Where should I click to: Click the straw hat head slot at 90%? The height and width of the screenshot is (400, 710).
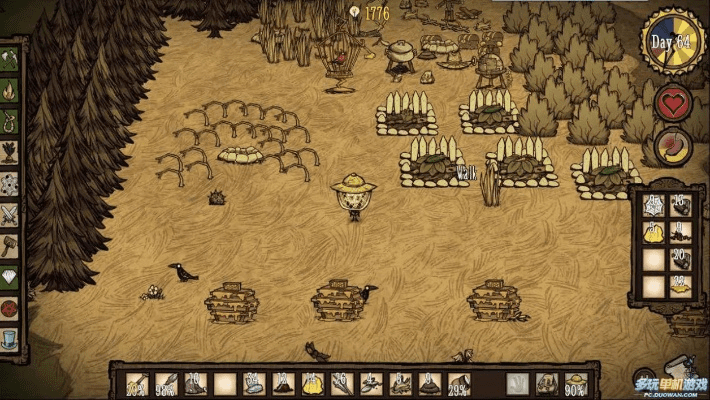(575, 383)
